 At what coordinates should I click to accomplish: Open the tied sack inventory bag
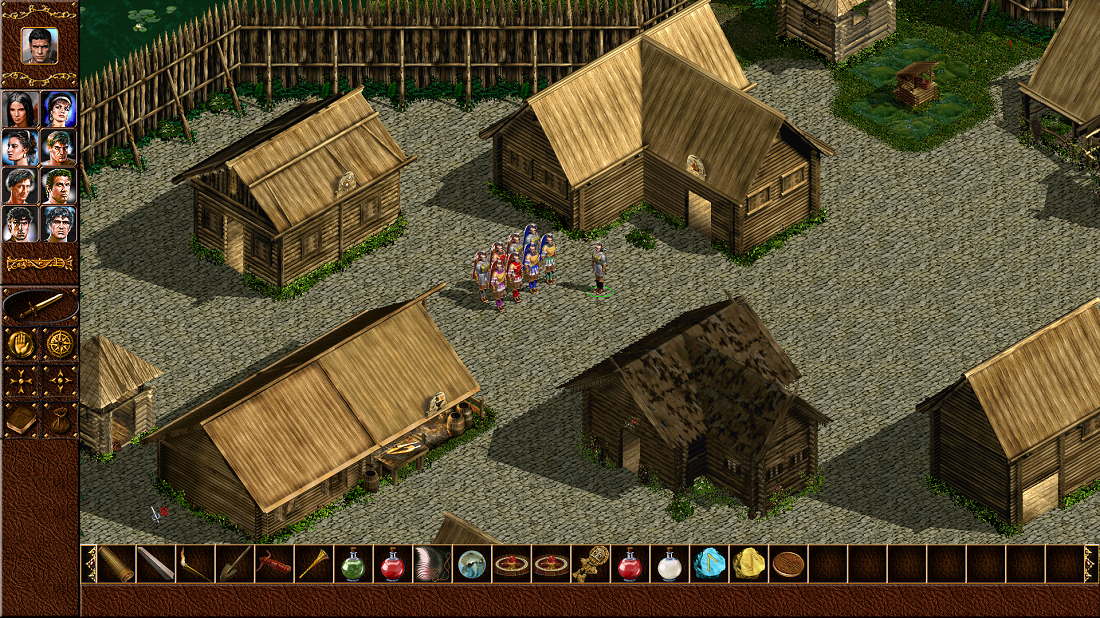click(x=59, y=420)
